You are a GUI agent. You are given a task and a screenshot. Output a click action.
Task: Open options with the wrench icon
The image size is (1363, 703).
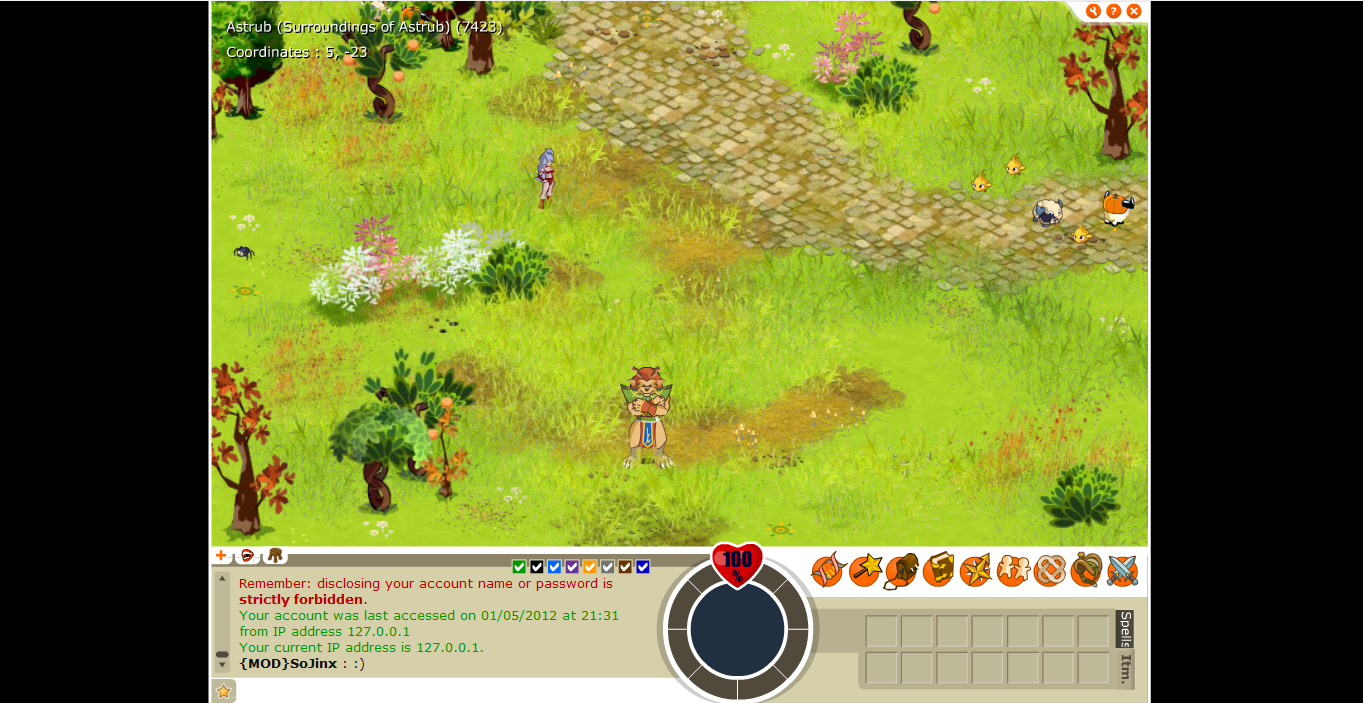[x=1093, y=11]
